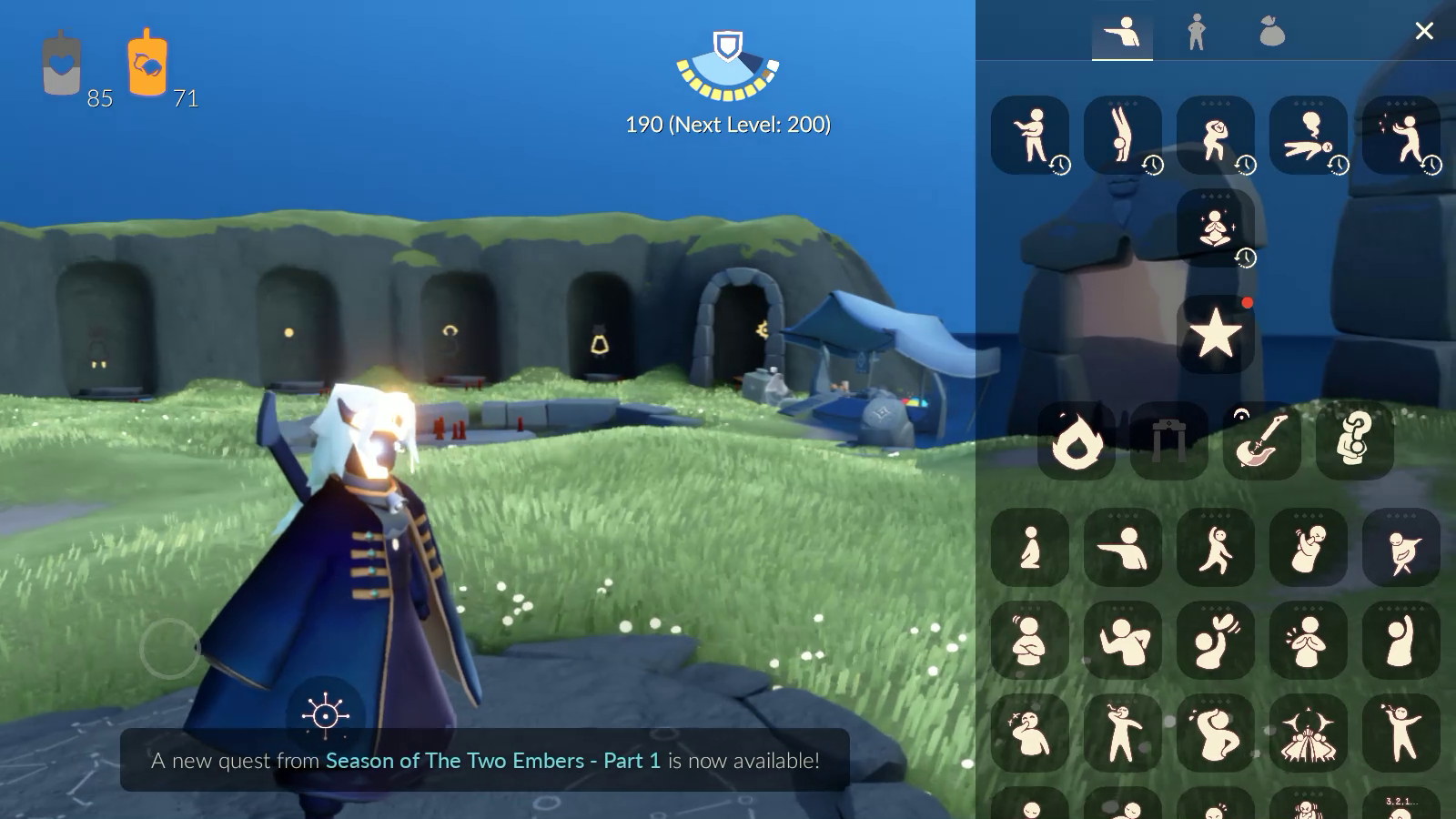Use the clapping hands emote
The image size is (1456, 819).
(x=1308, y=641)
